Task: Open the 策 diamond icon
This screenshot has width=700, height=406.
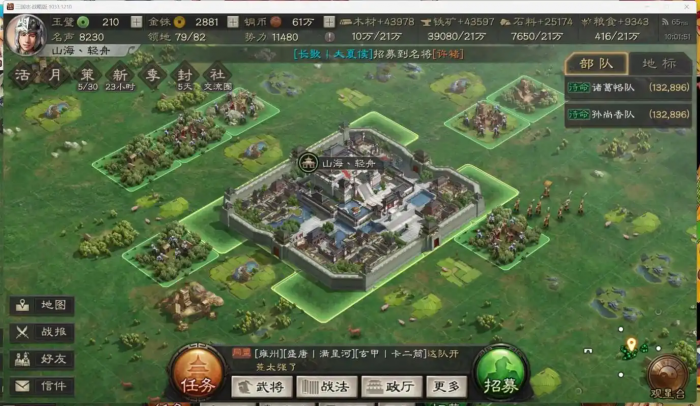Action: [x=87, y=73]
